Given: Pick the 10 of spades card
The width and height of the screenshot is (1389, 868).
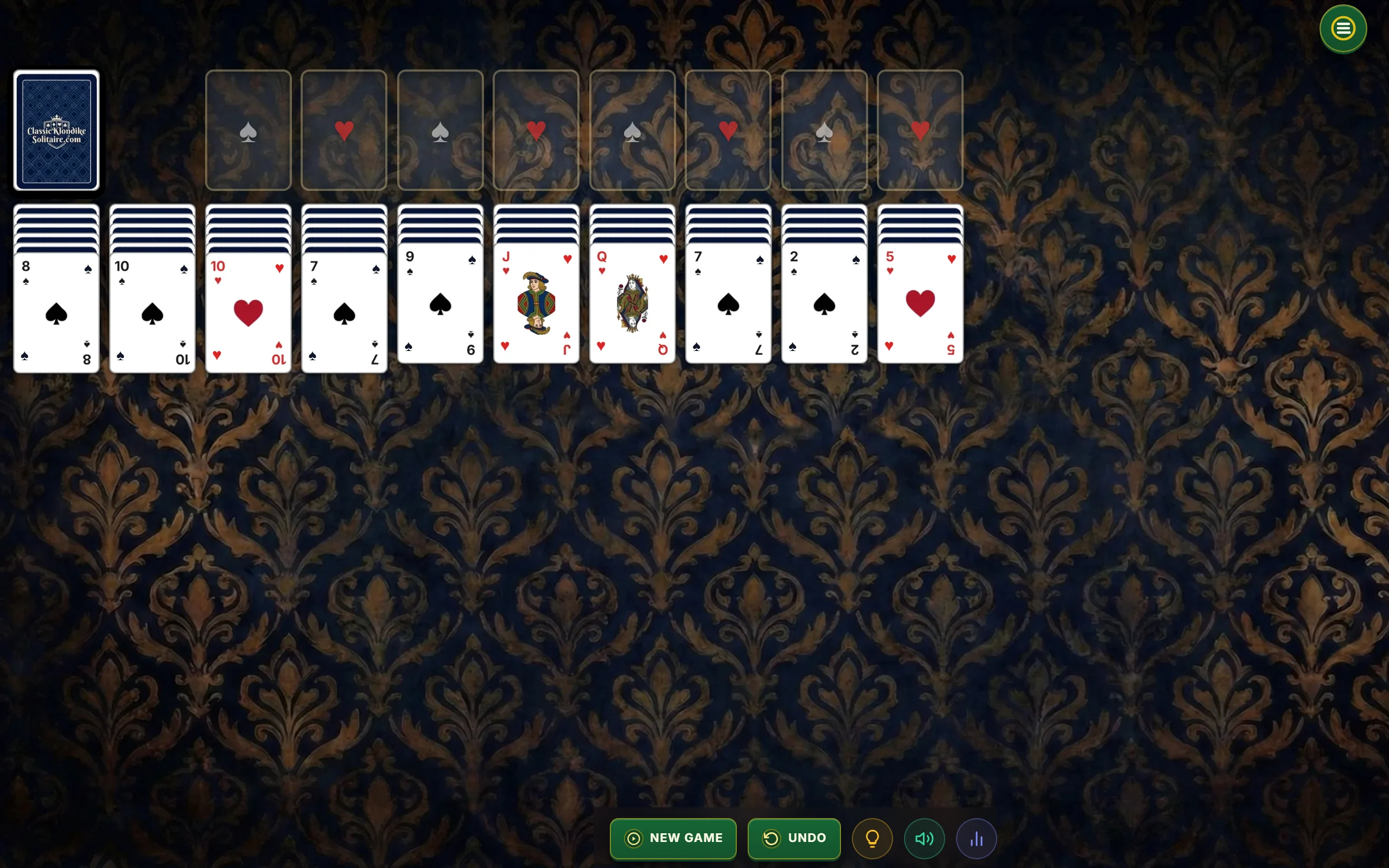Looking at the screenshot, I should 152,314.
